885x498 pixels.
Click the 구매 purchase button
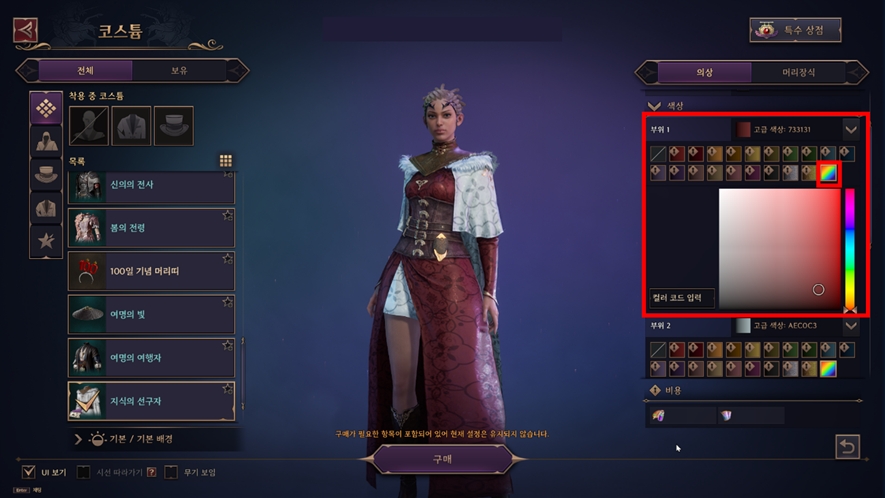pos(441,458)
